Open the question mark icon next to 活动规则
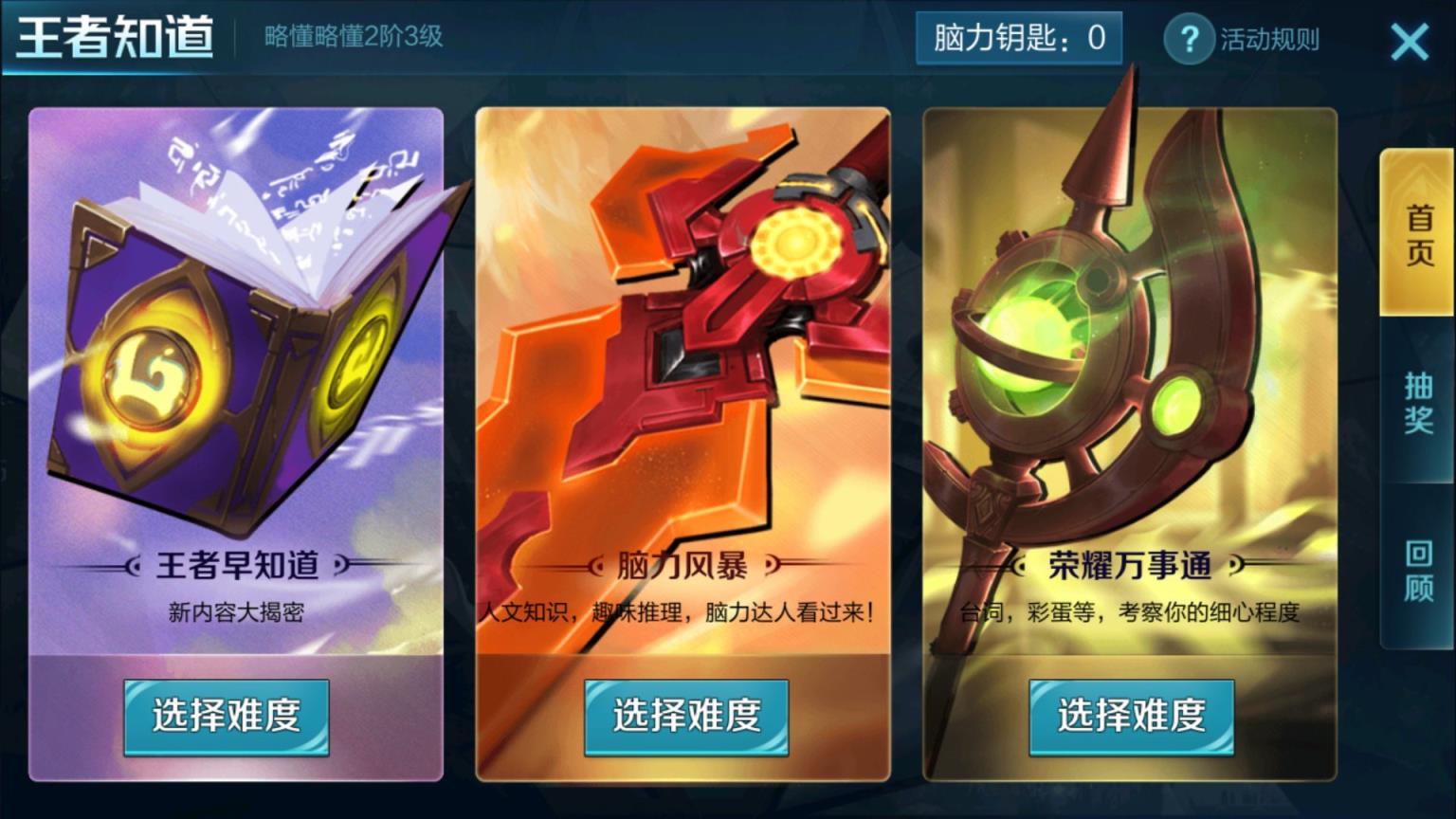 pyautogui.click(x=1190, y=41)
